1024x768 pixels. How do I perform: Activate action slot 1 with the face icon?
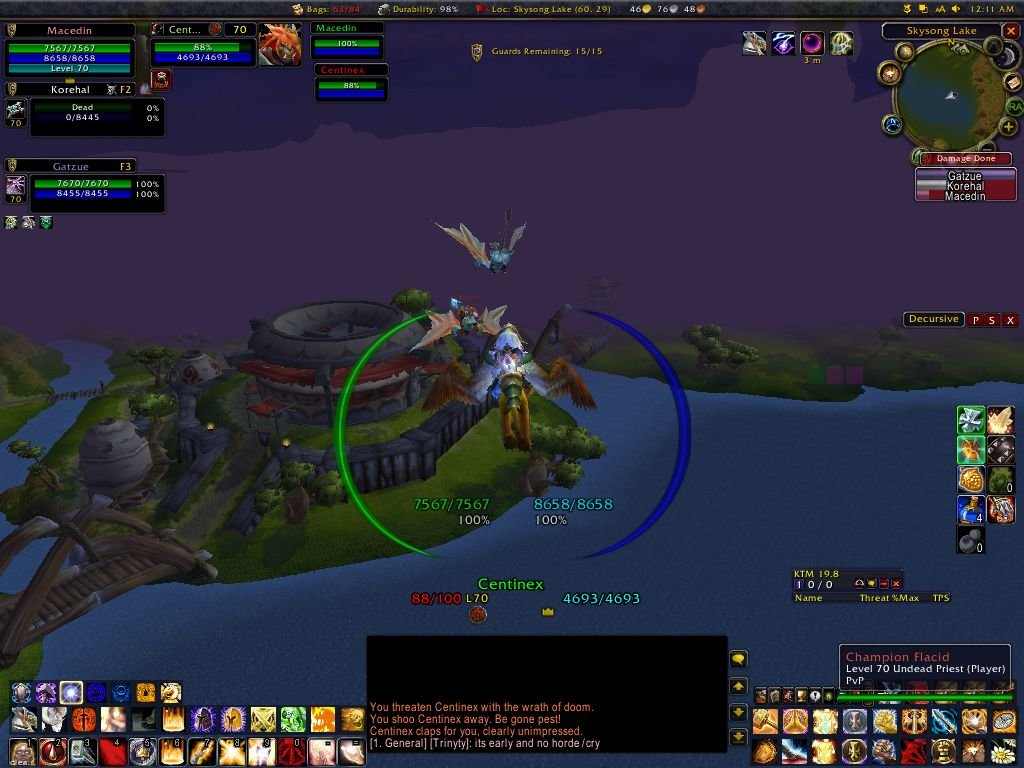pyautogui.click(x=22, y=751)
